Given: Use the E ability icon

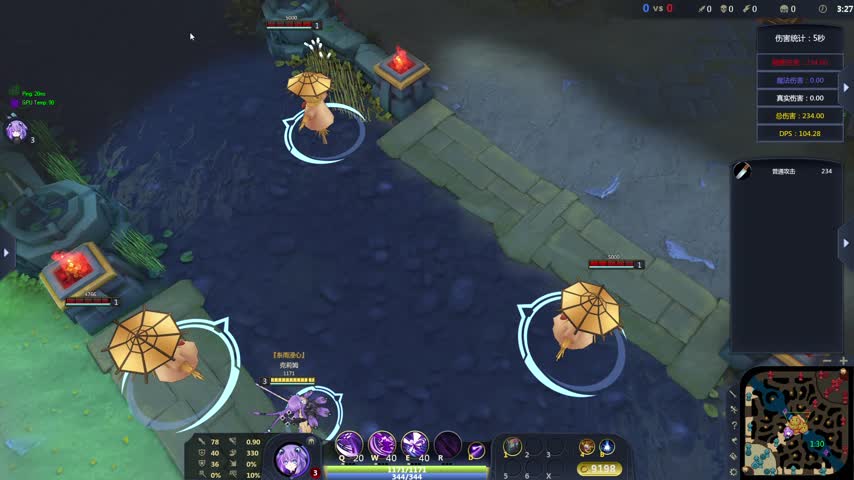Looking at the screenshot, I should [415, 444].
